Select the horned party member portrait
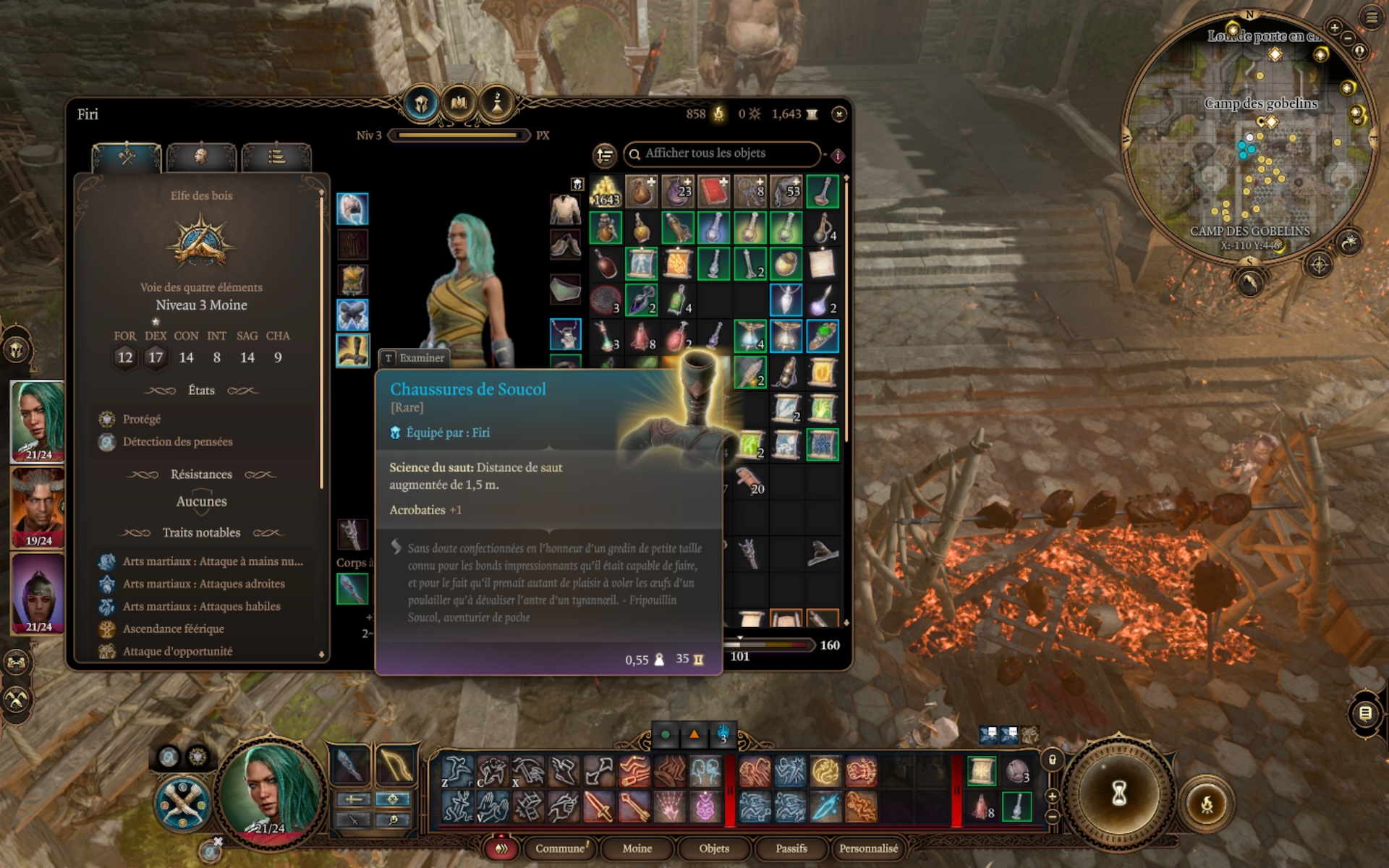 coord(38,508)
